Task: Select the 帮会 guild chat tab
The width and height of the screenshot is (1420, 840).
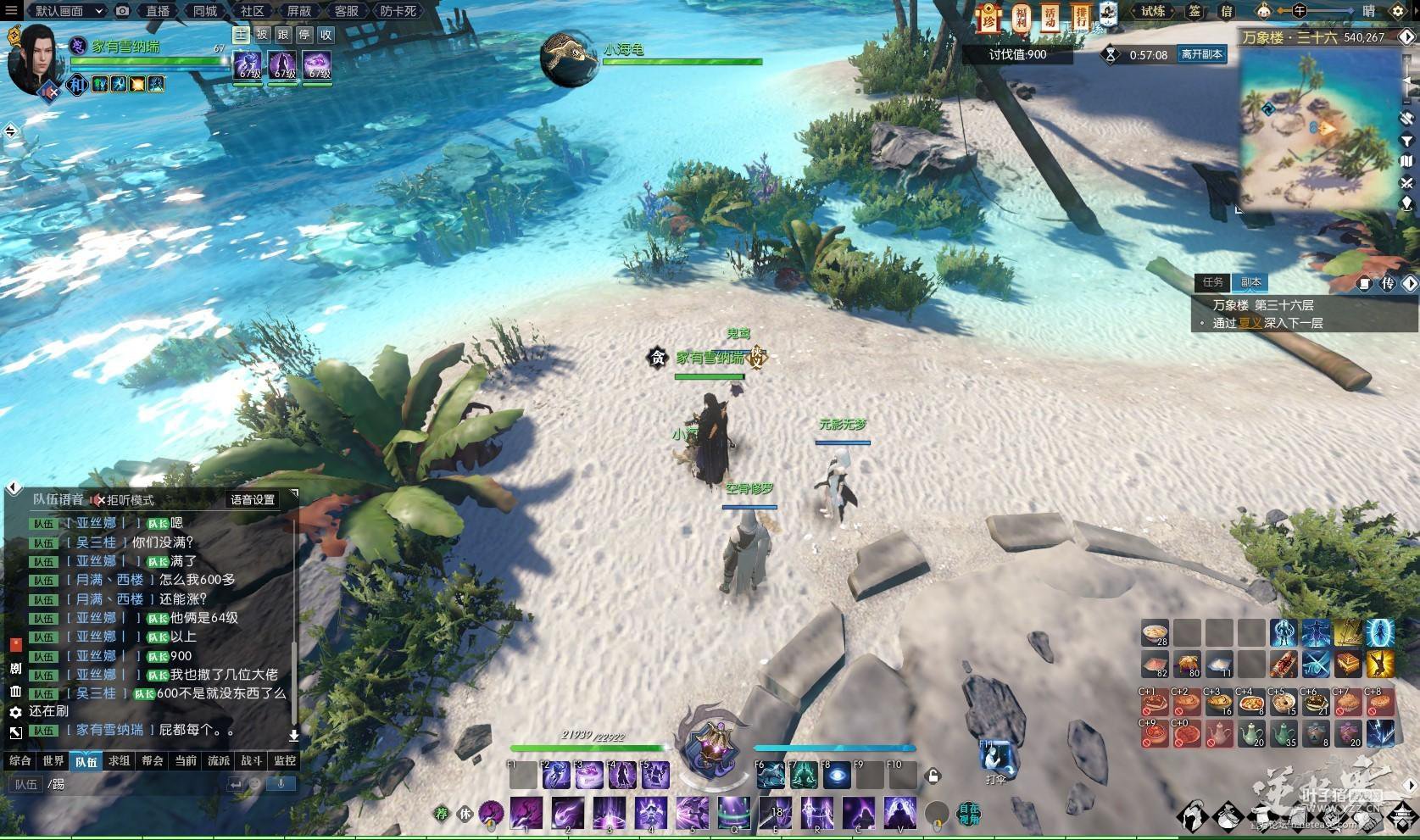Action: tap(153, 760)
